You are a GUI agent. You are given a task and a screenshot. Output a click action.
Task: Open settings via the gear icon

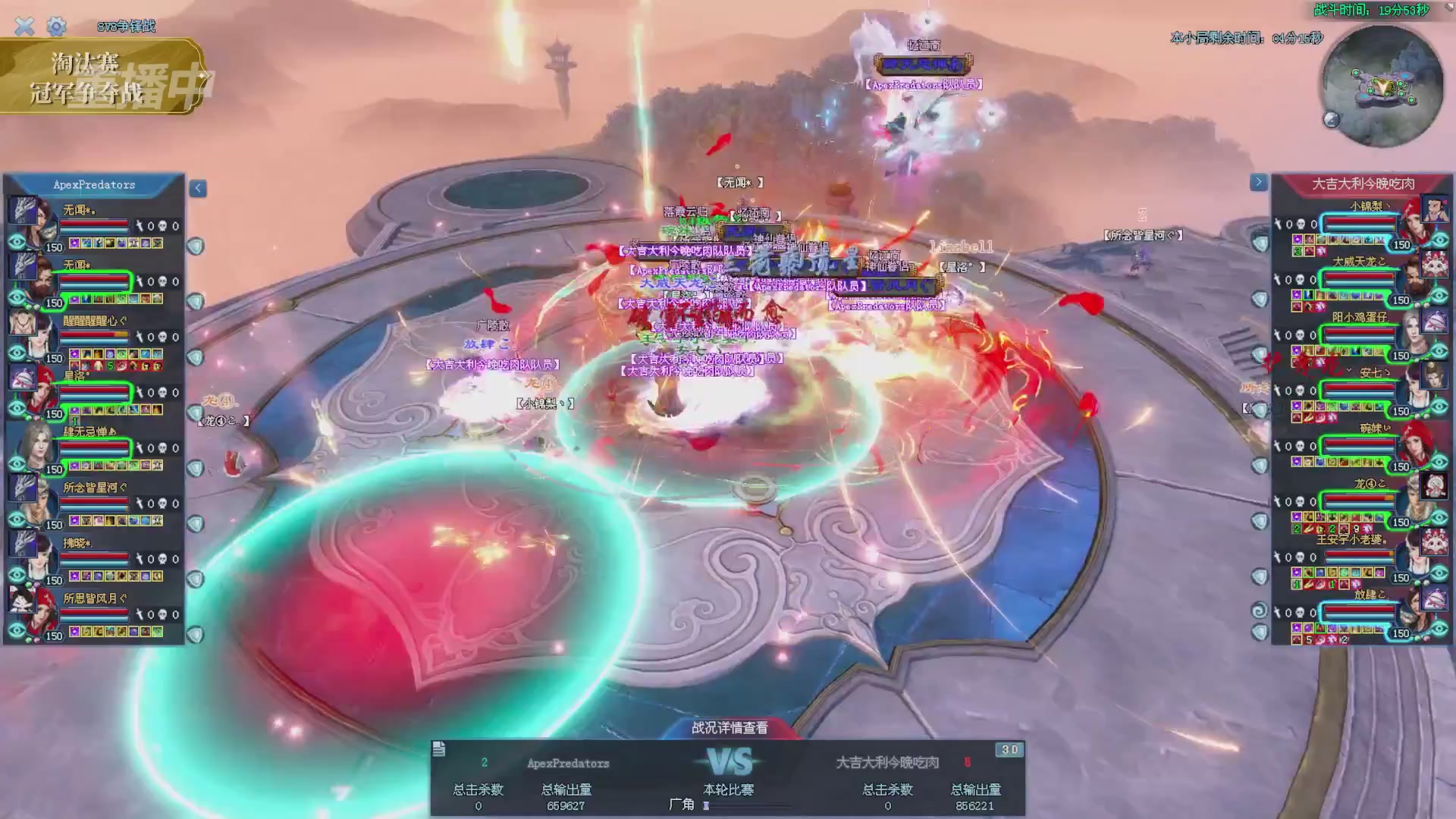coord(56,27)
